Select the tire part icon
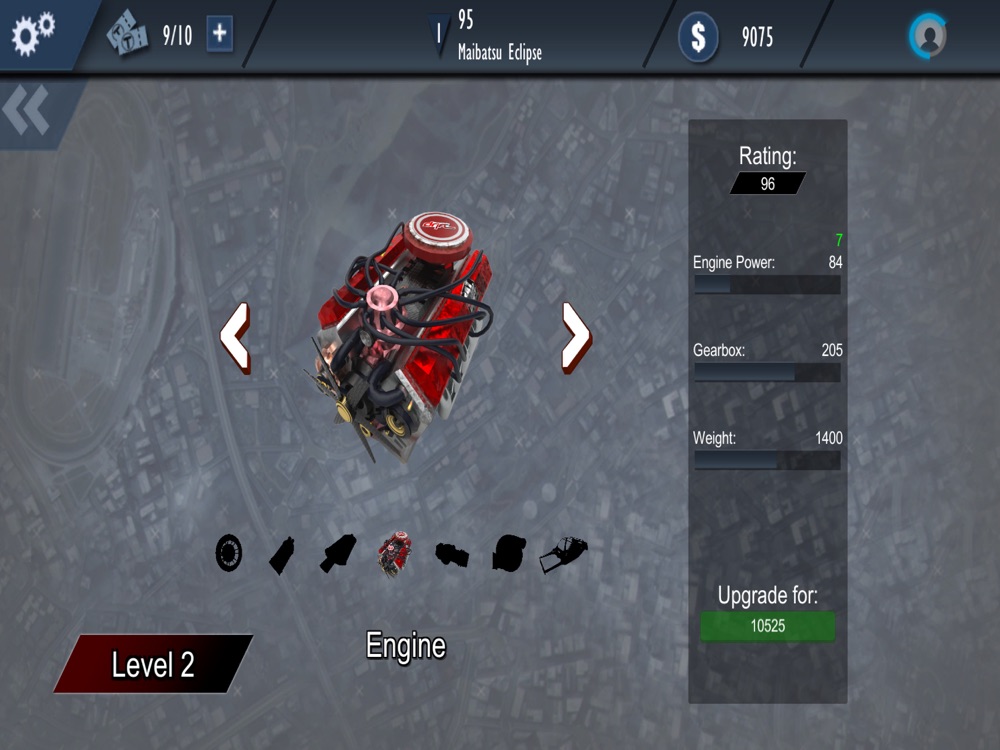1000x750 pixels. tap(229, 553)
